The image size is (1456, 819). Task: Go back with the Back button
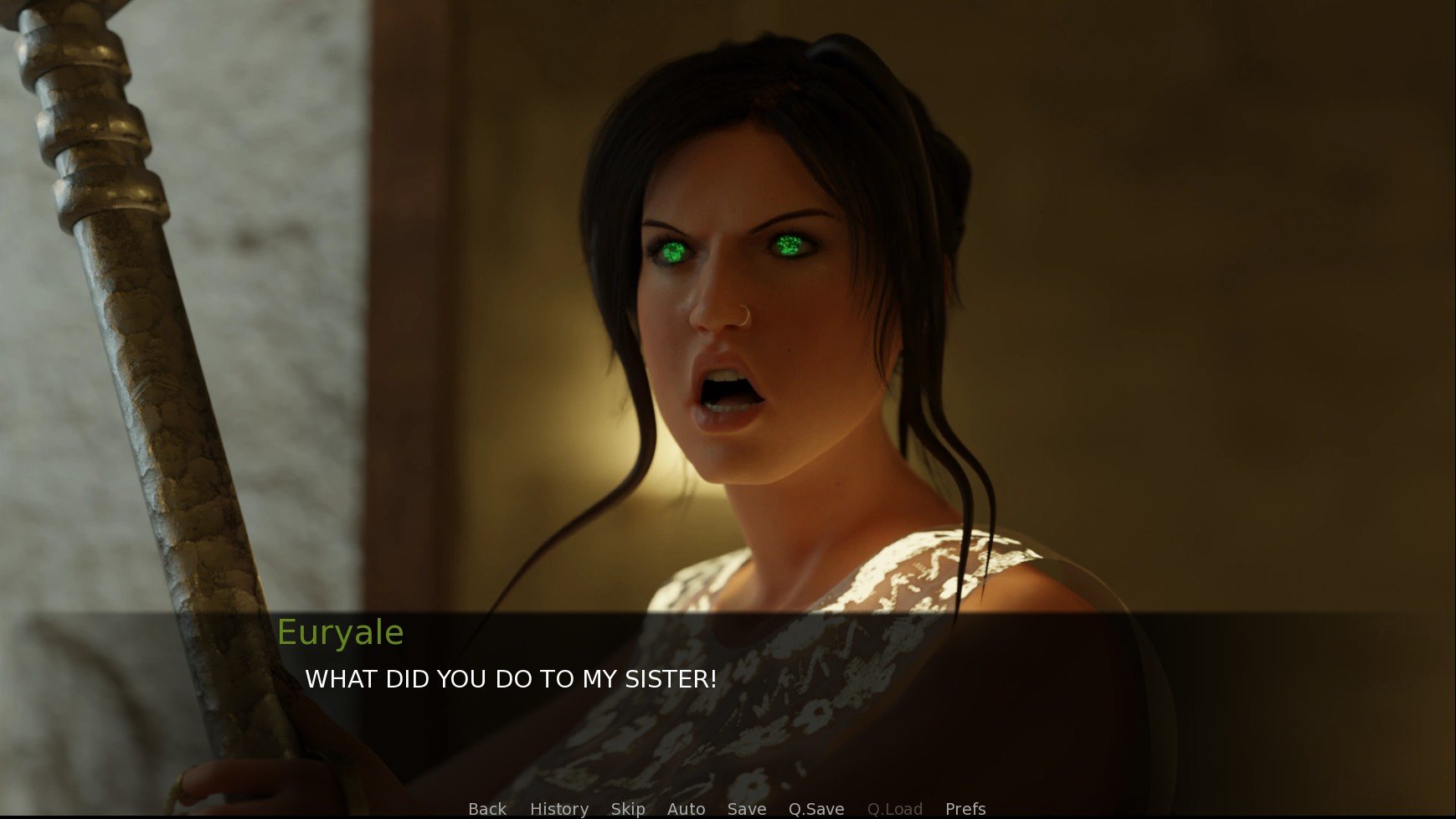(487, 809)
